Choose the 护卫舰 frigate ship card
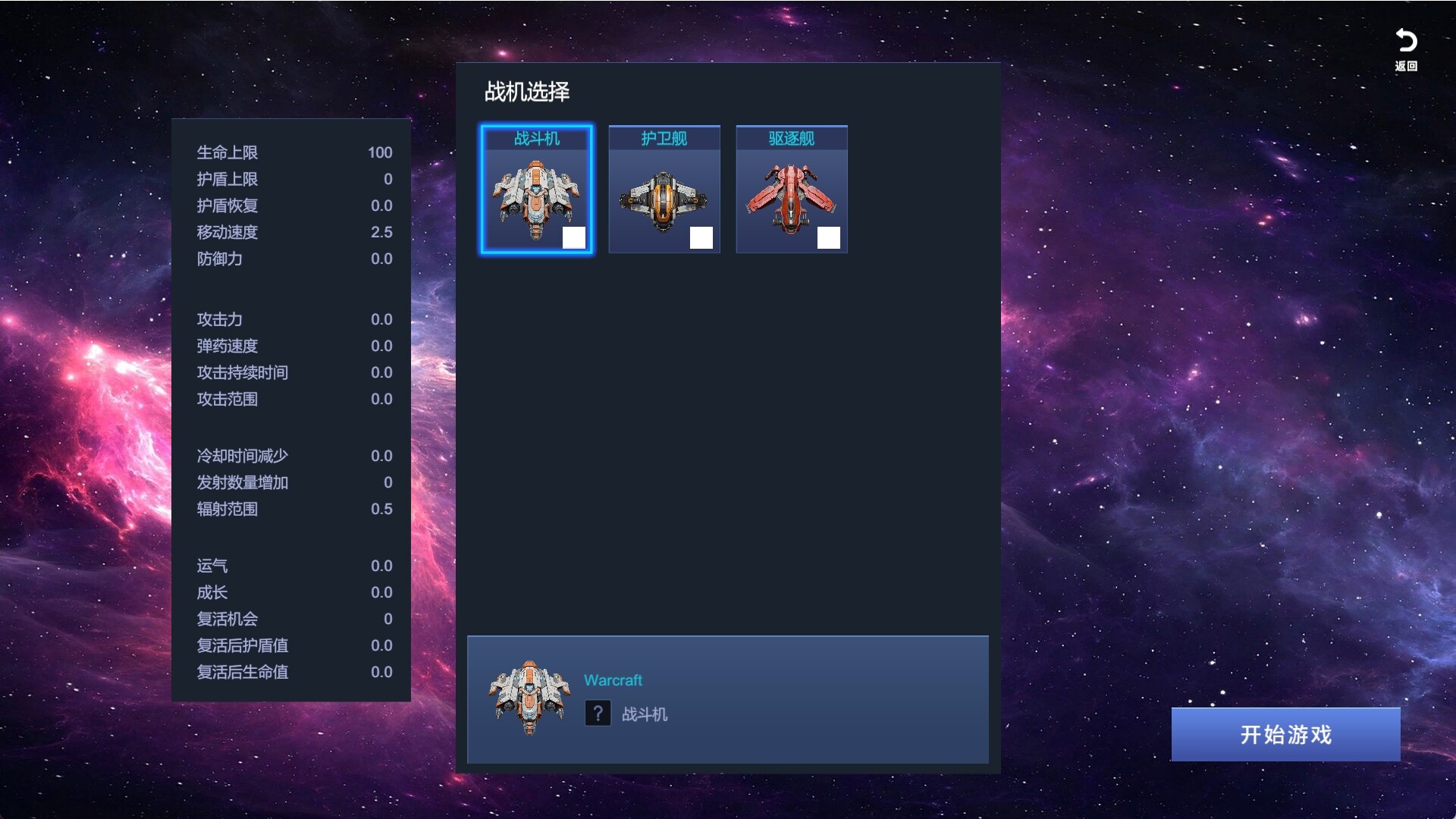Screen dimensions: 1456x819 (664, 190)
